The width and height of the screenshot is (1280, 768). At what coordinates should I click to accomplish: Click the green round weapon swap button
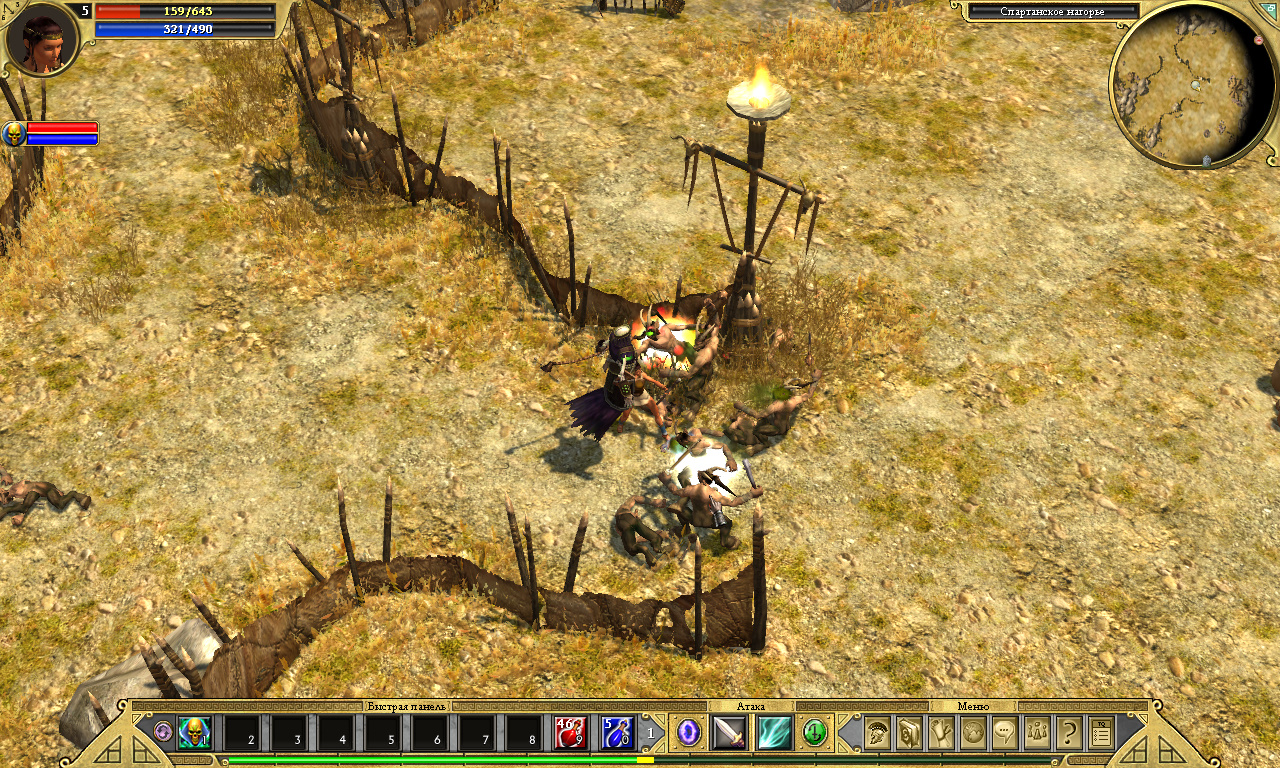click(x=815, y=733)
